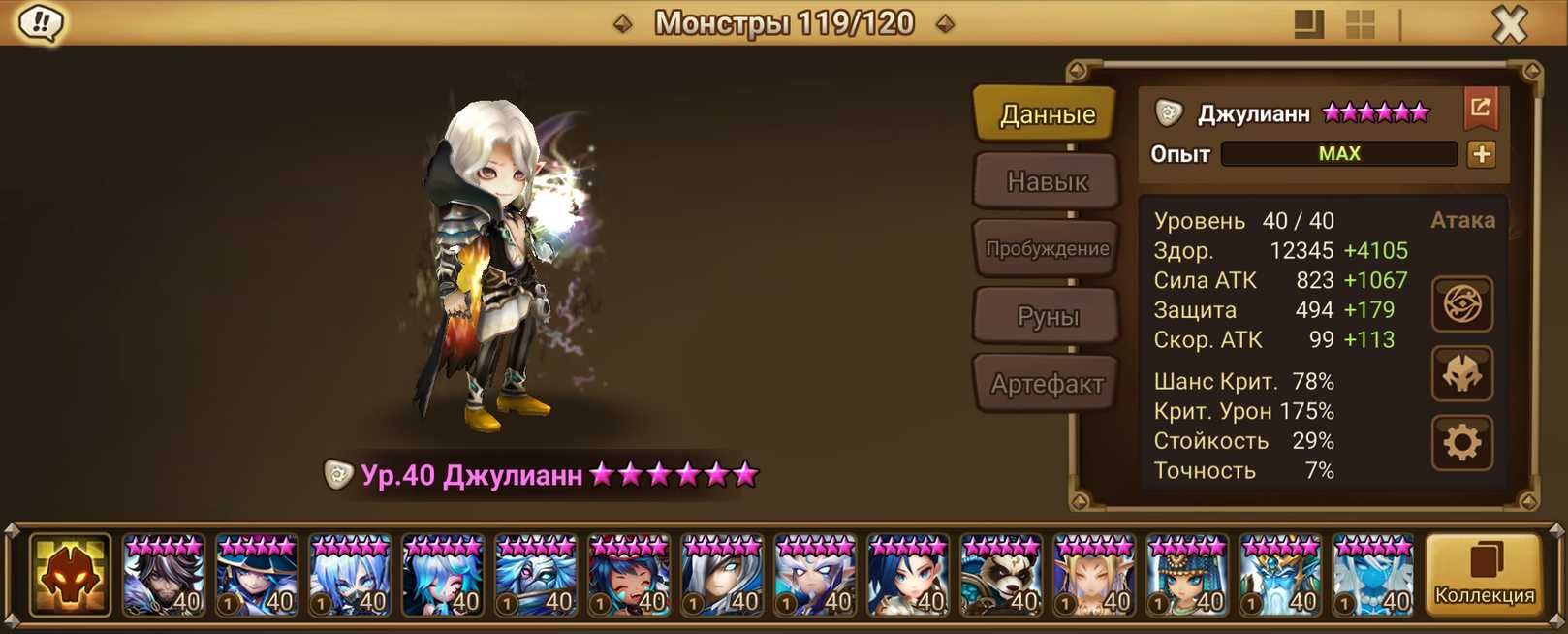Image resolution: width=1568 pixels, height=634 pixels.
Task: Click the monster mask icon in stats panel
Action: coord(1461,374)
